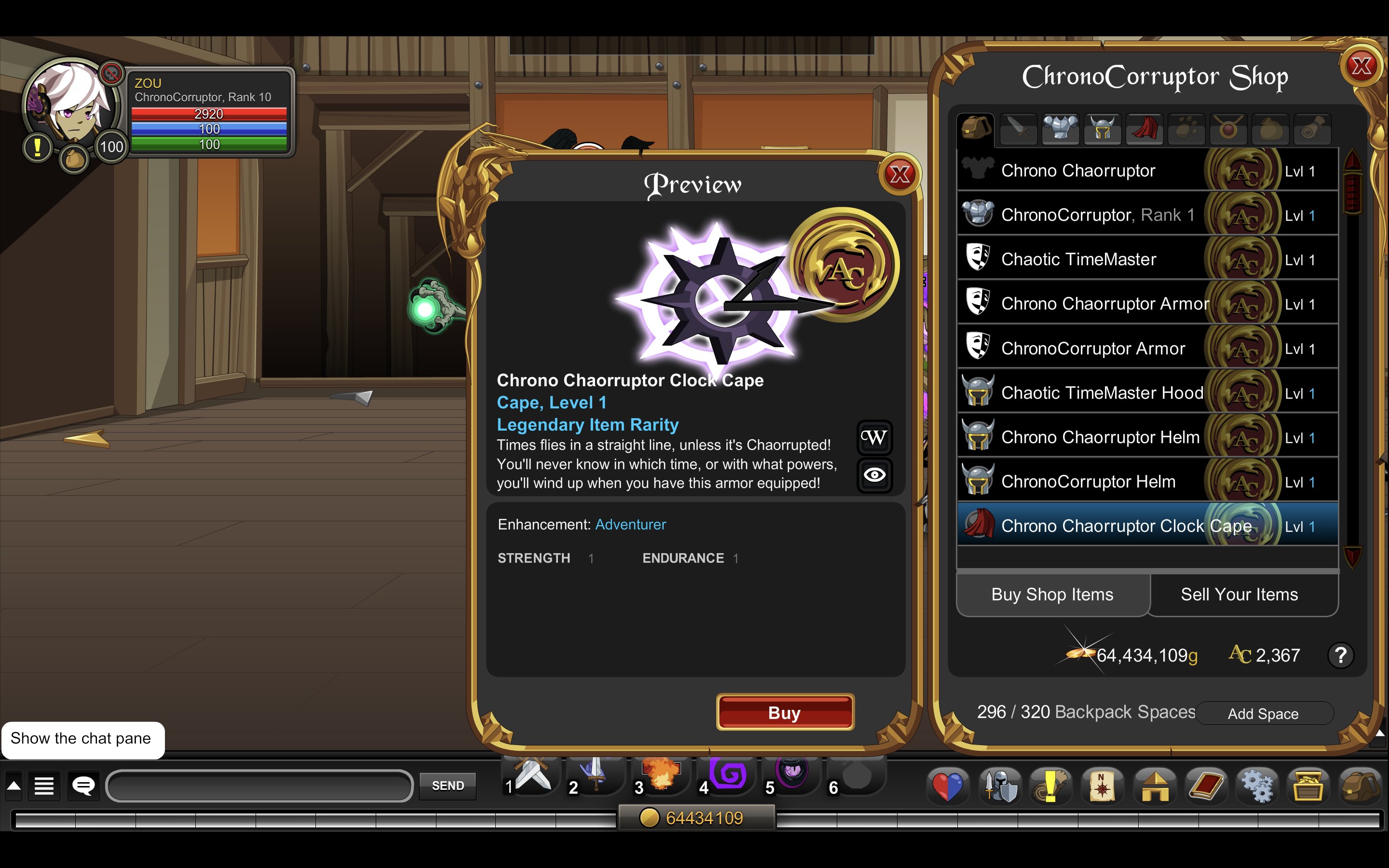Open the Adventurer enhancement link
1389x868 pixels.
click(630, 524)
